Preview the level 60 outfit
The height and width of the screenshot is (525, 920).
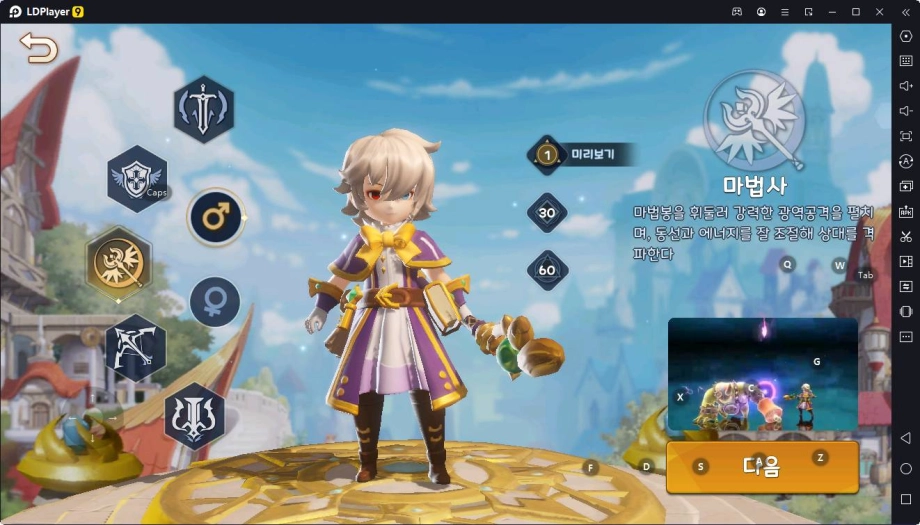pyautogui.click(x=547, y=270)
